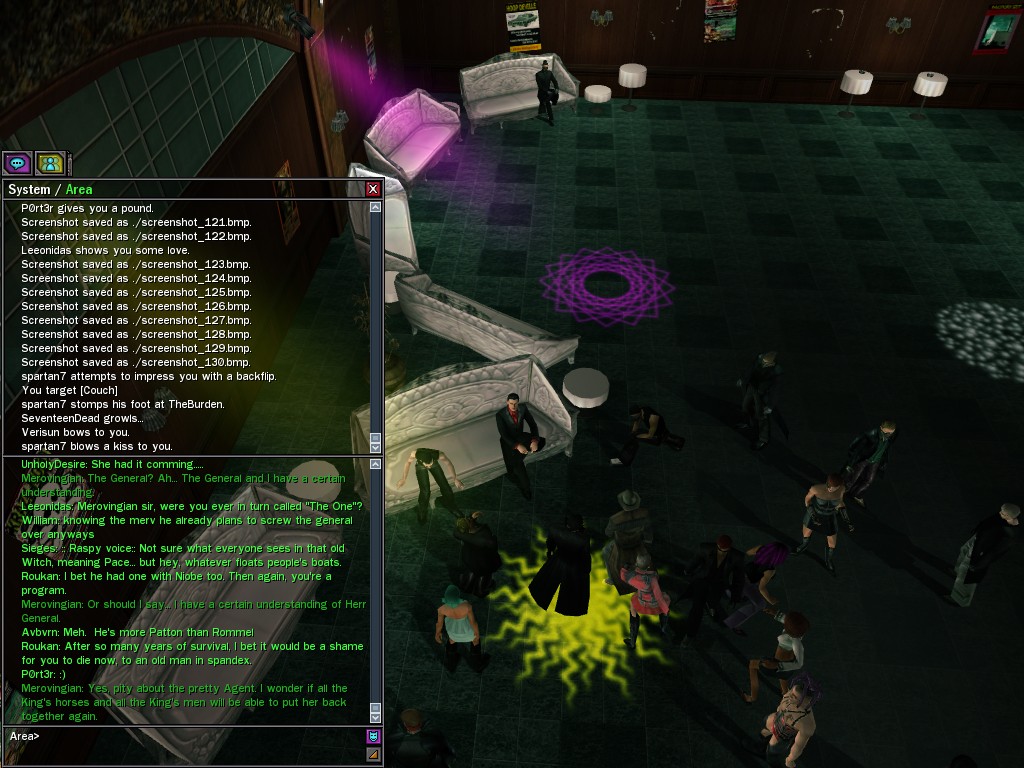Image resolution: width=1024 pixels, height=768 pixels.
Task: Click UnholyDesire's "She had it comming" message
Action: pyautogui.click(x=112, y=465)
